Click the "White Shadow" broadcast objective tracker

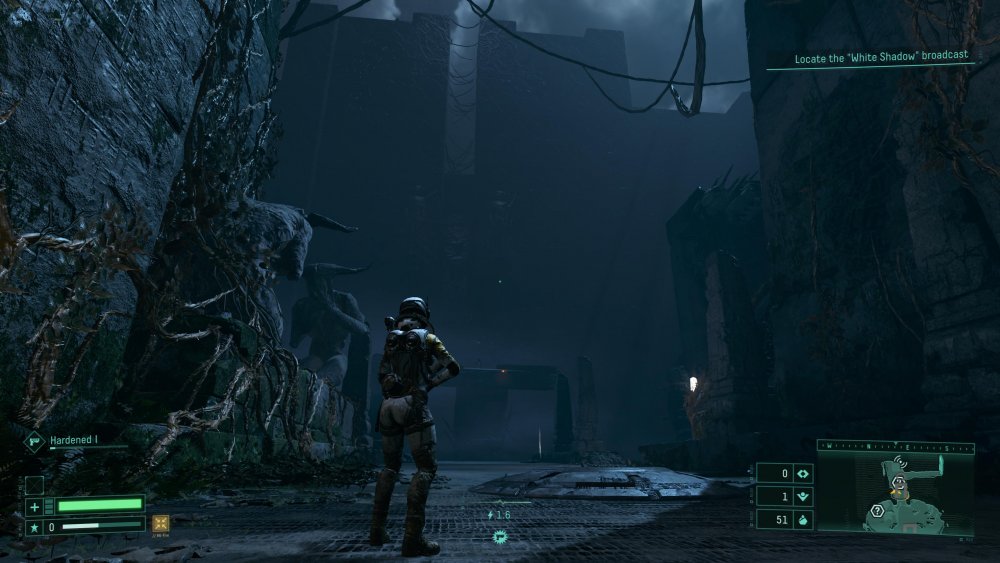pos(881,59)
